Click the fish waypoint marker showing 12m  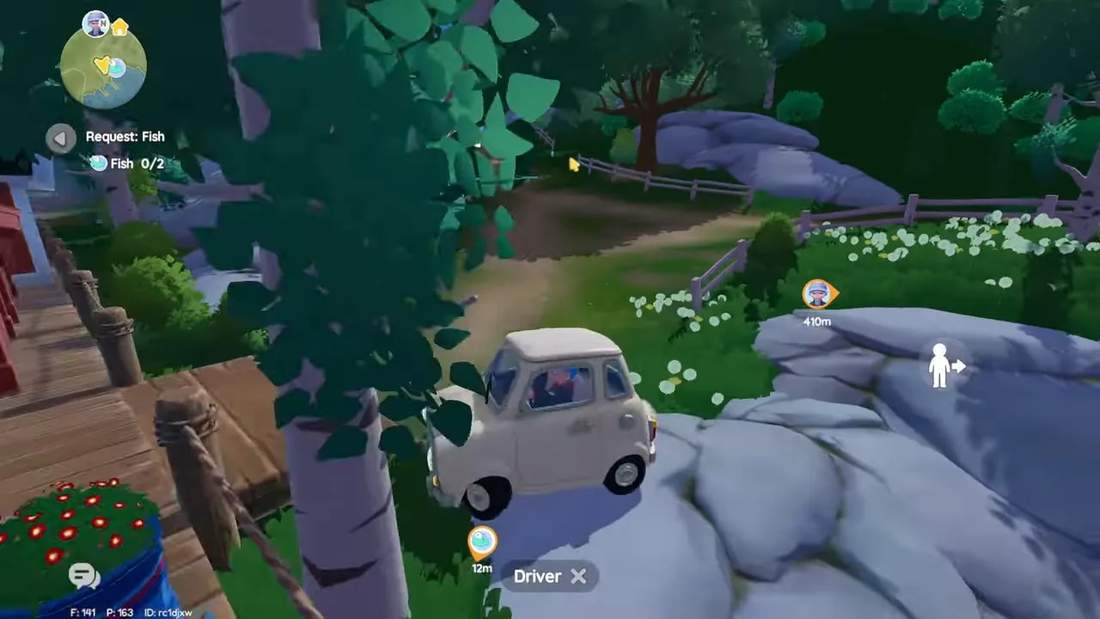coord(481,543)
